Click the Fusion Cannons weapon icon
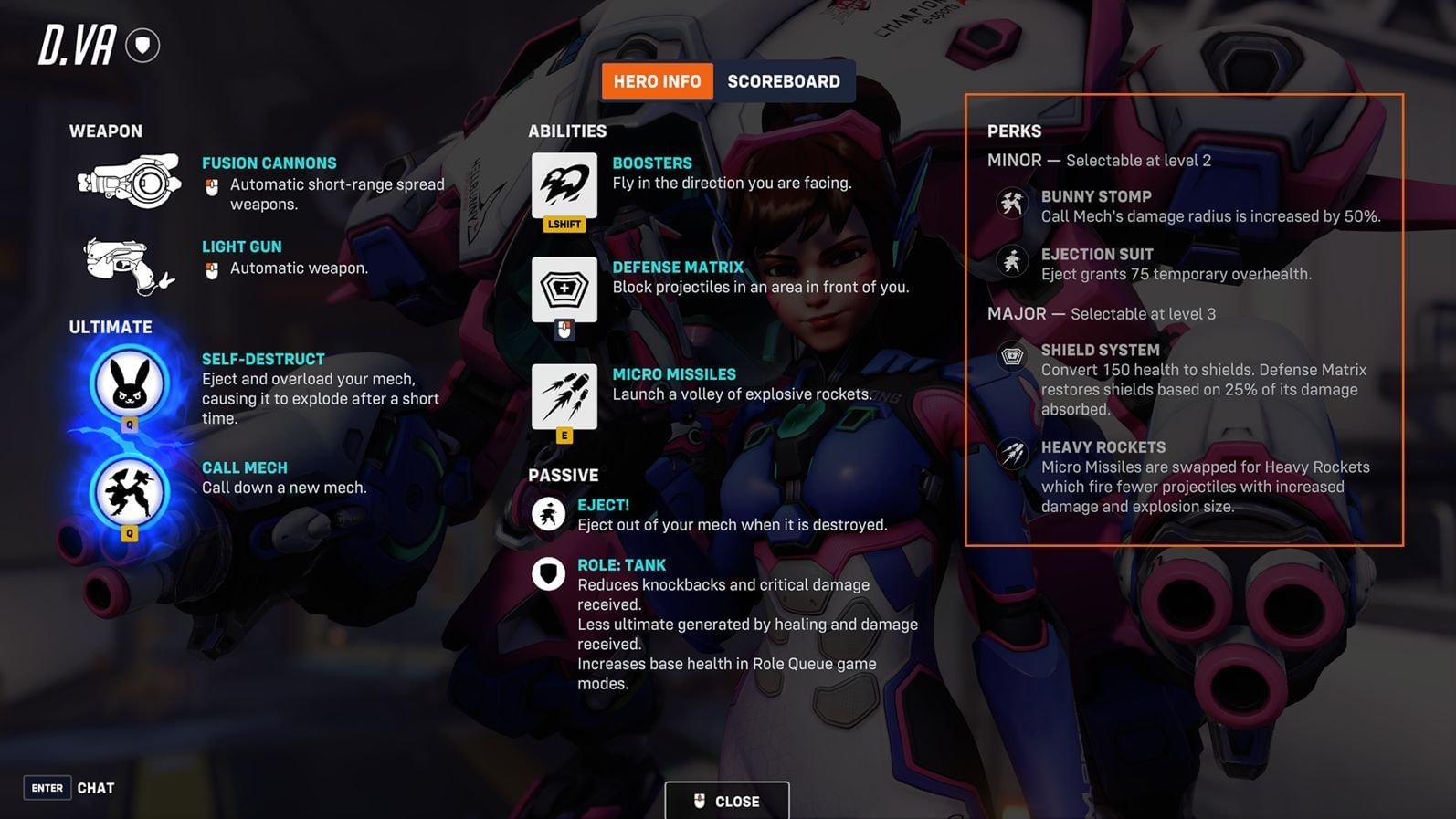The width and height of the screenshot is (1456, 819). click(128, 181)
